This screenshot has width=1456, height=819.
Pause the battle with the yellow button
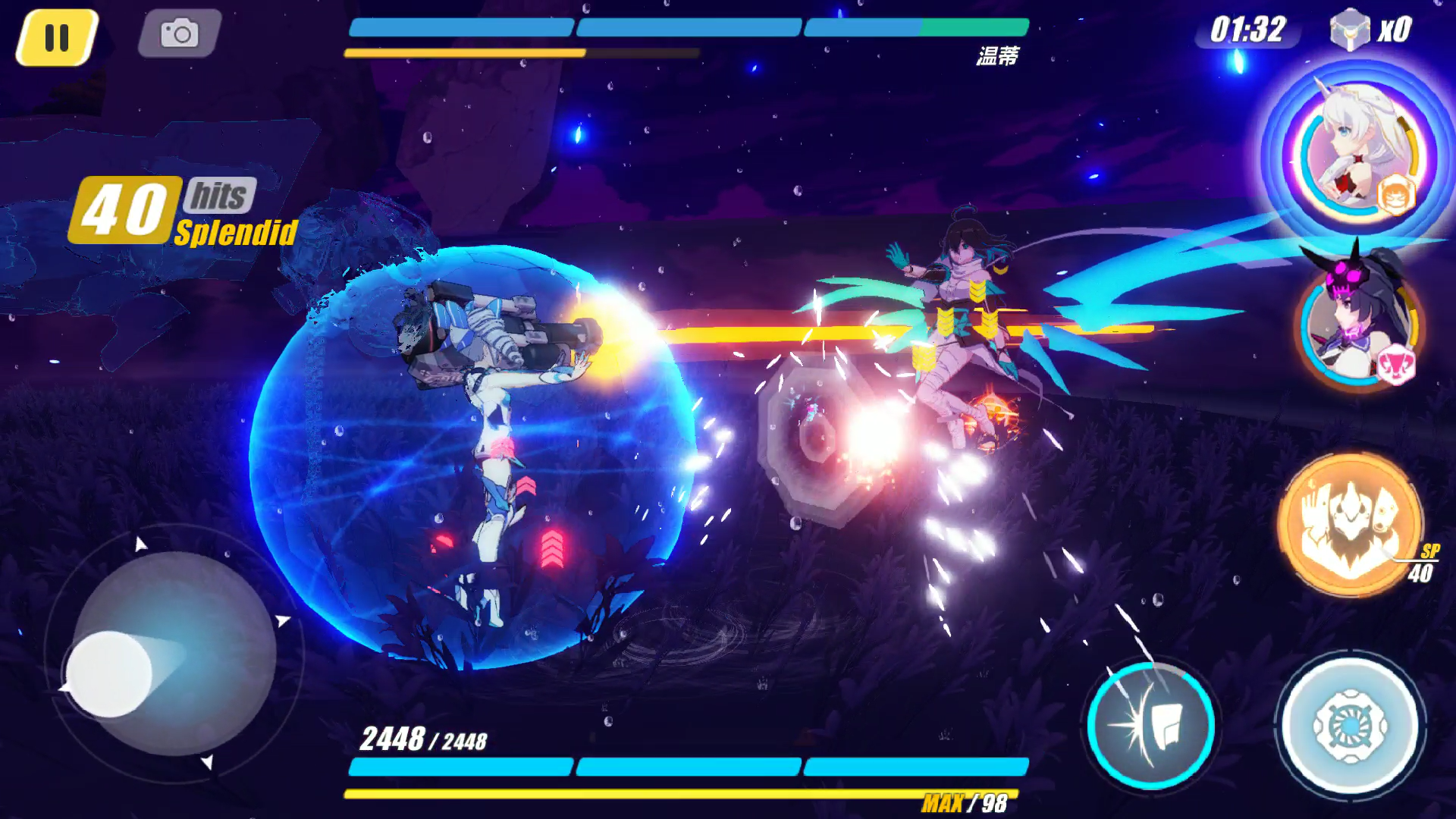pyautogui.click(x=57, y=37)
